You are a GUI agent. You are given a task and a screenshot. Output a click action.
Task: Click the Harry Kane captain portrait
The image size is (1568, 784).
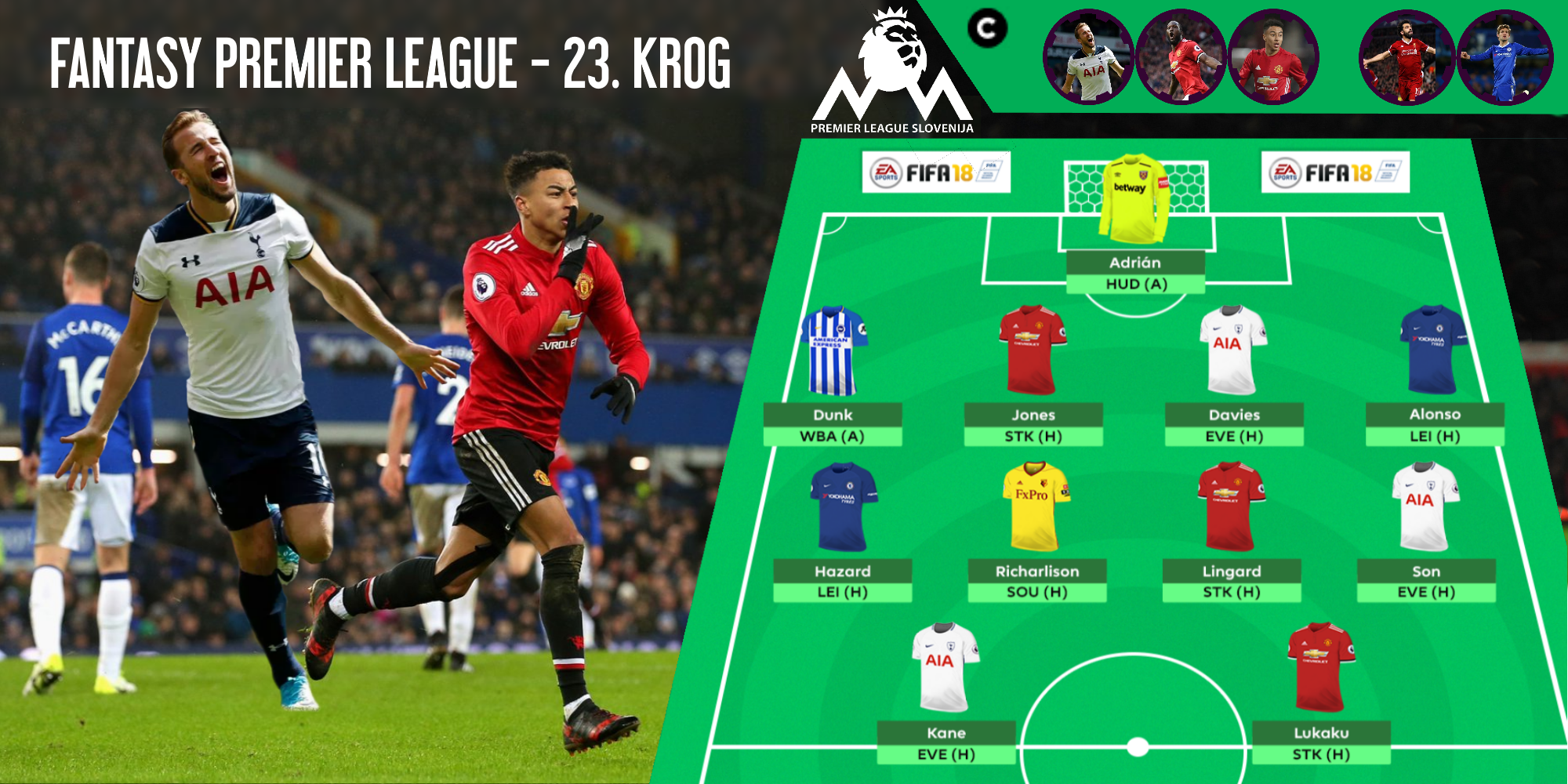tap(1088, 56)
